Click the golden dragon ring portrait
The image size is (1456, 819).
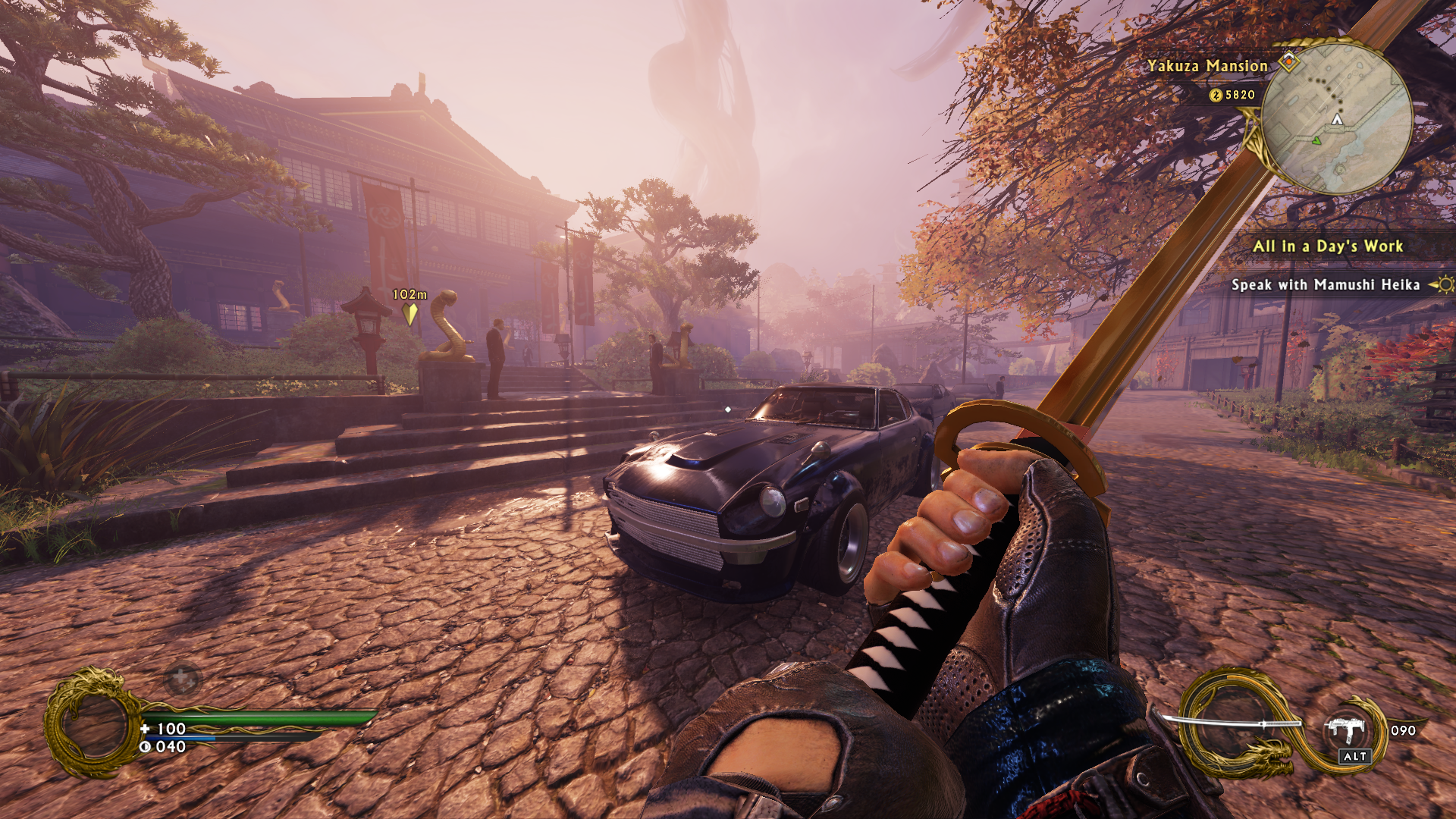click(x=93, y=723)
